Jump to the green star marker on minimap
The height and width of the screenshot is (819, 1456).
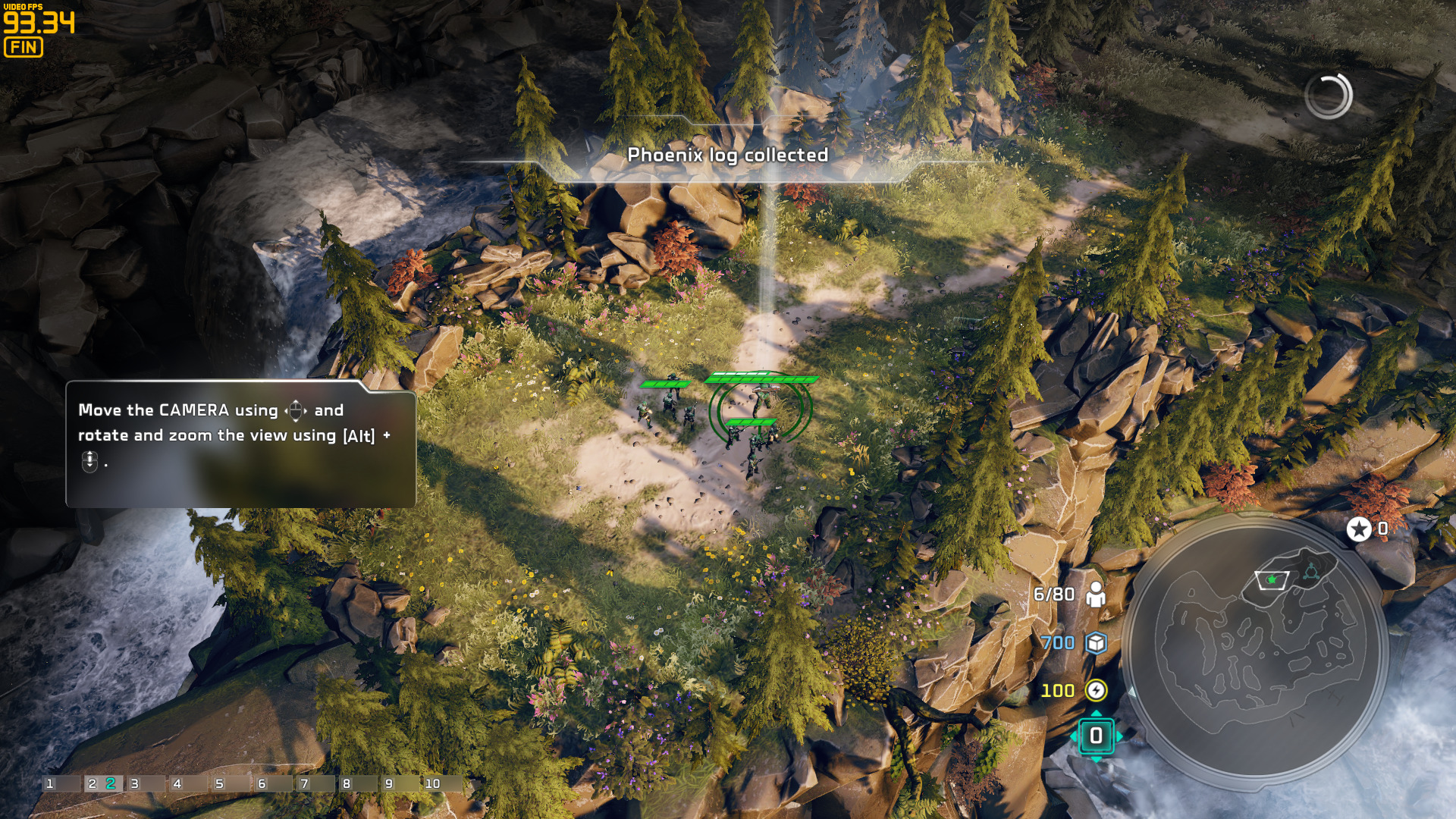(x=1272, y=579)
